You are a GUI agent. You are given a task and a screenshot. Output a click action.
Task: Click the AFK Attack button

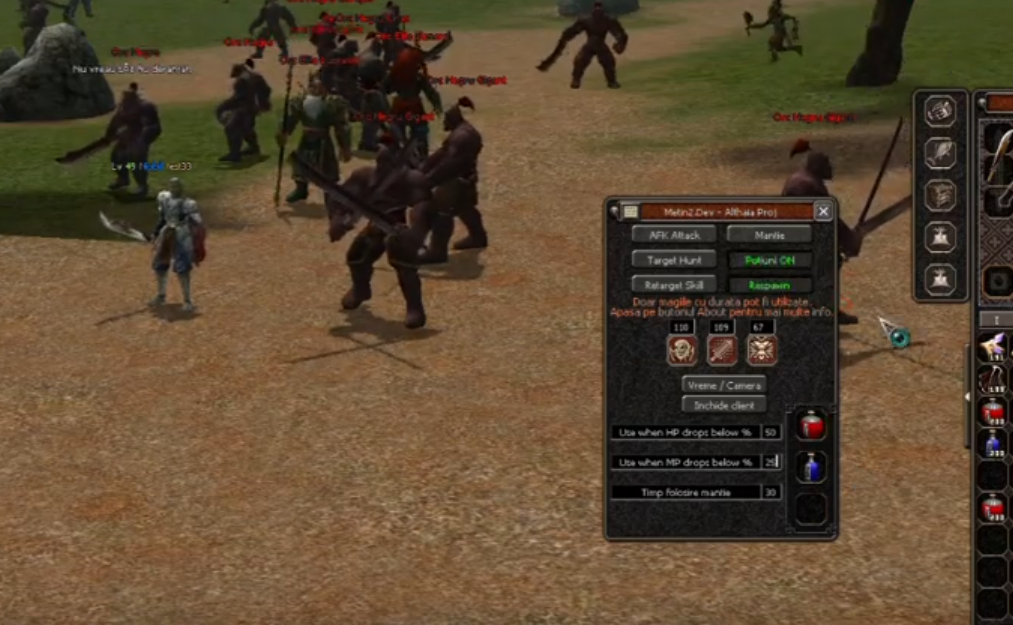(x=674, y=235)
